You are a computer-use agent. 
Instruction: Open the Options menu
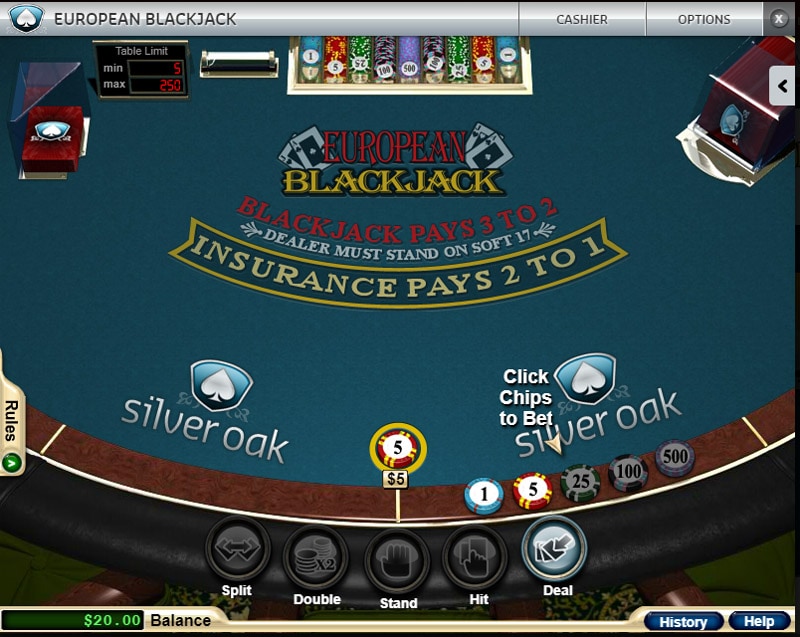704,19
